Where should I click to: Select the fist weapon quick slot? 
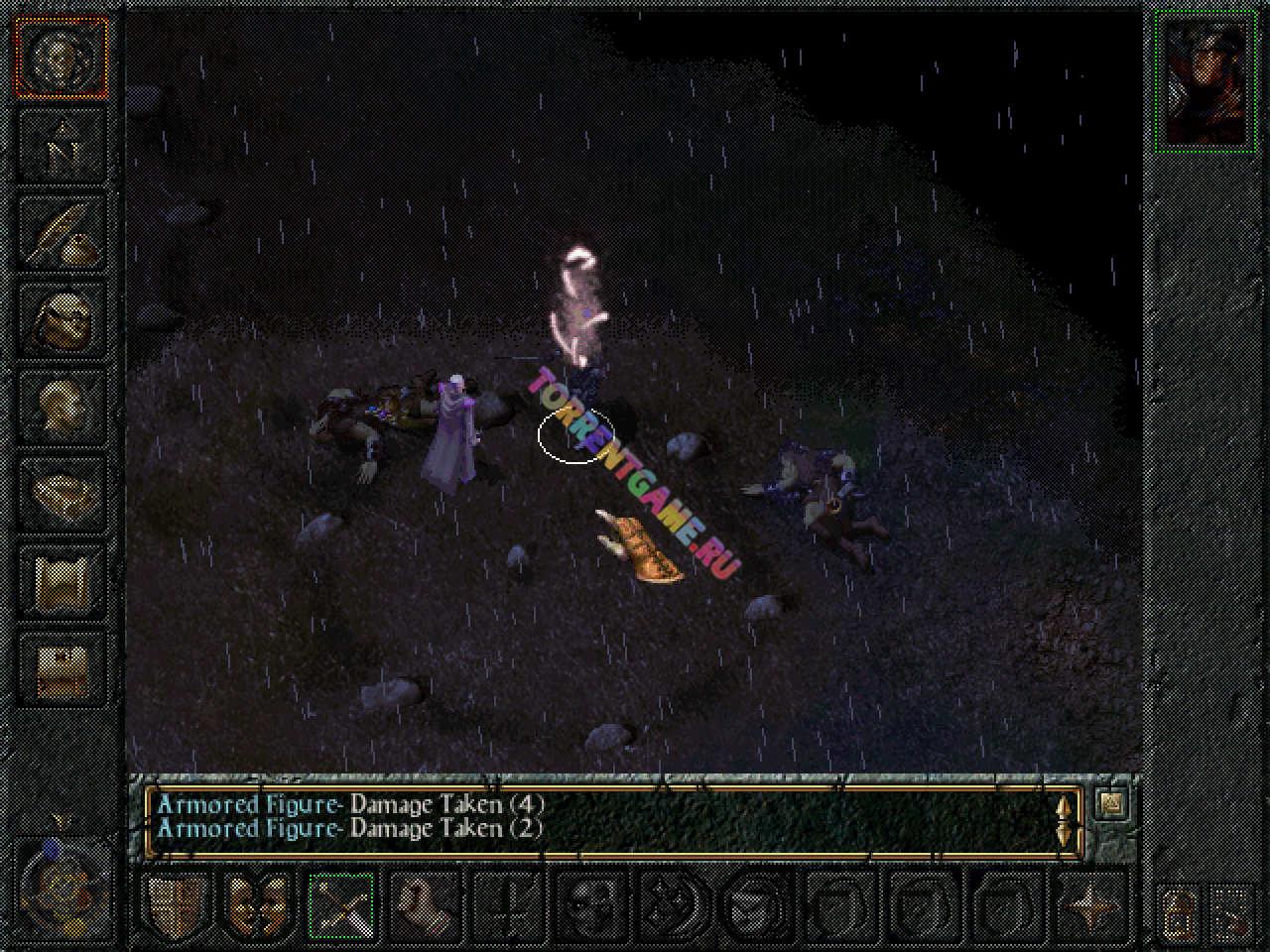pyautogui.click(x=425, y=903)
